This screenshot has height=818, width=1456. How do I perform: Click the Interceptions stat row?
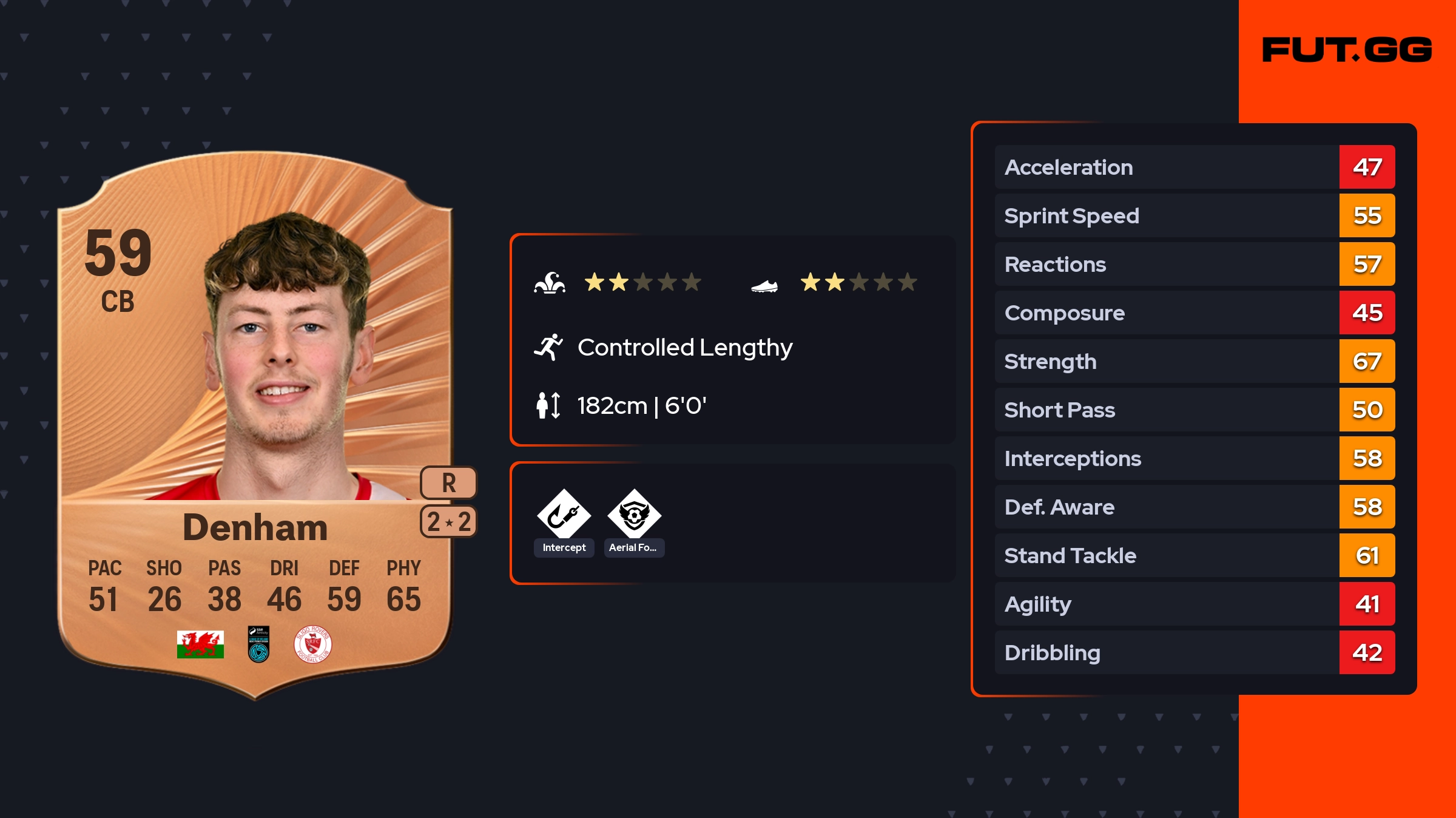point(1194,458)
